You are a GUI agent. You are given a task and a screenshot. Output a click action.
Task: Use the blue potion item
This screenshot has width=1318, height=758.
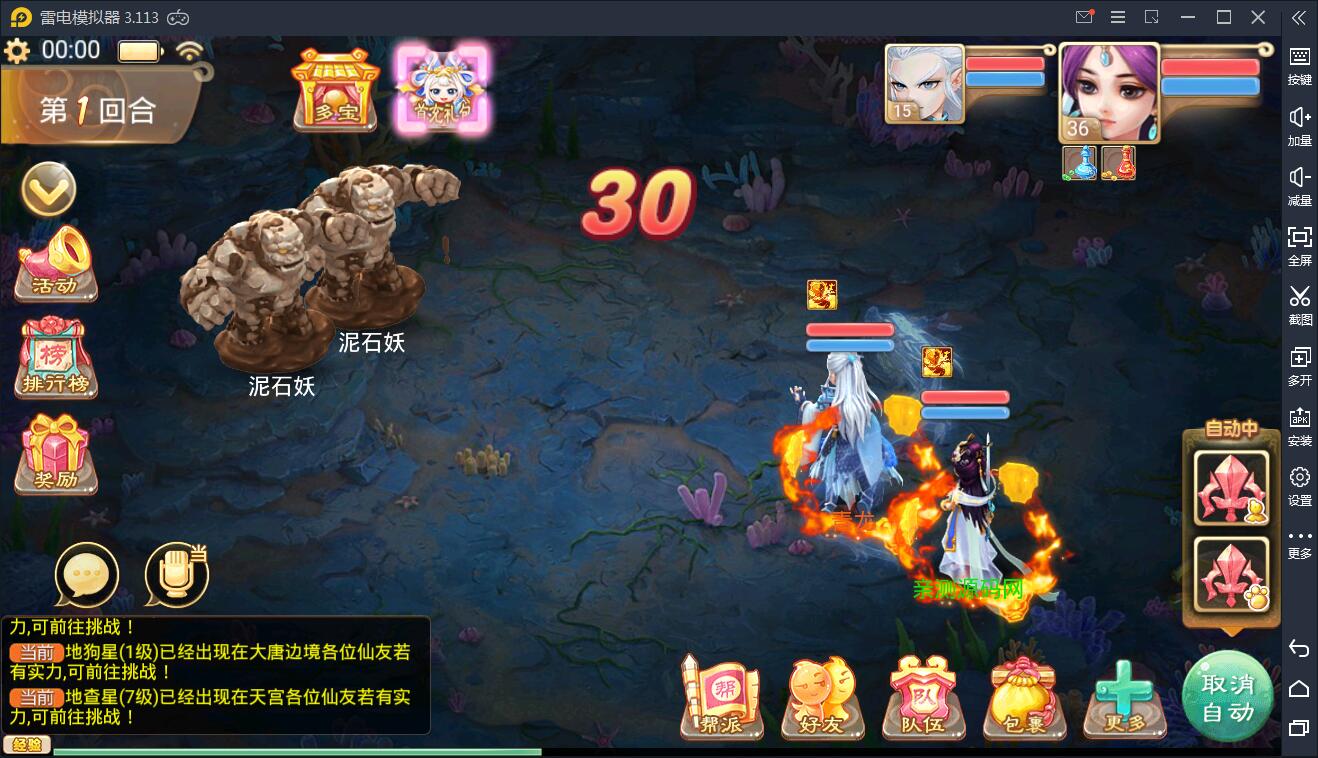click(1078, 163)
